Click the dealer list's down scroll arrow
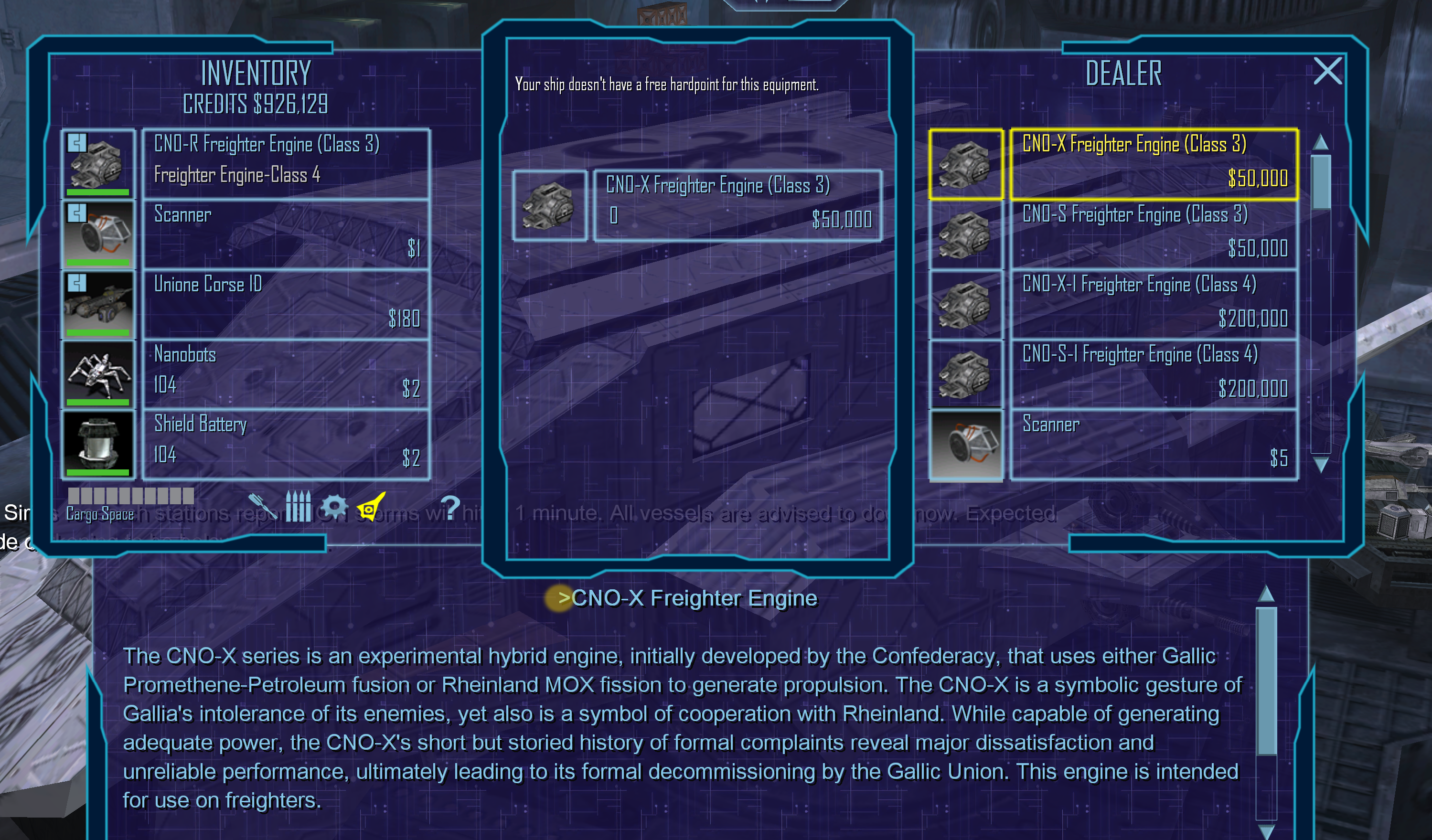Screen dimensions: 1432x840 coord(1321,465)
